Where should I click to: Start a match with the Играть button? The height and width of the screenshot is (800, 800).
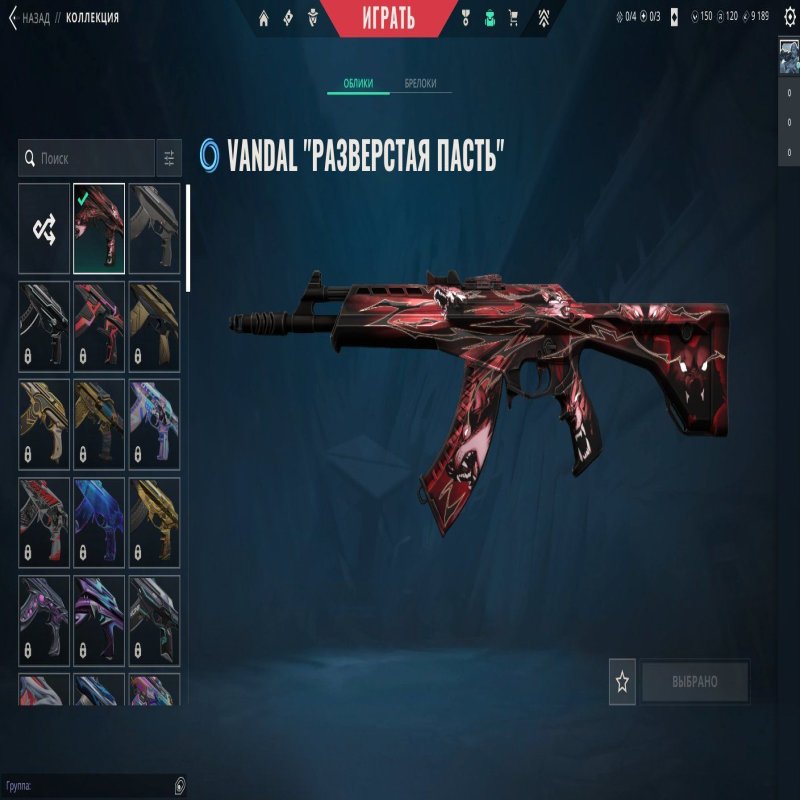click(389, 17)
